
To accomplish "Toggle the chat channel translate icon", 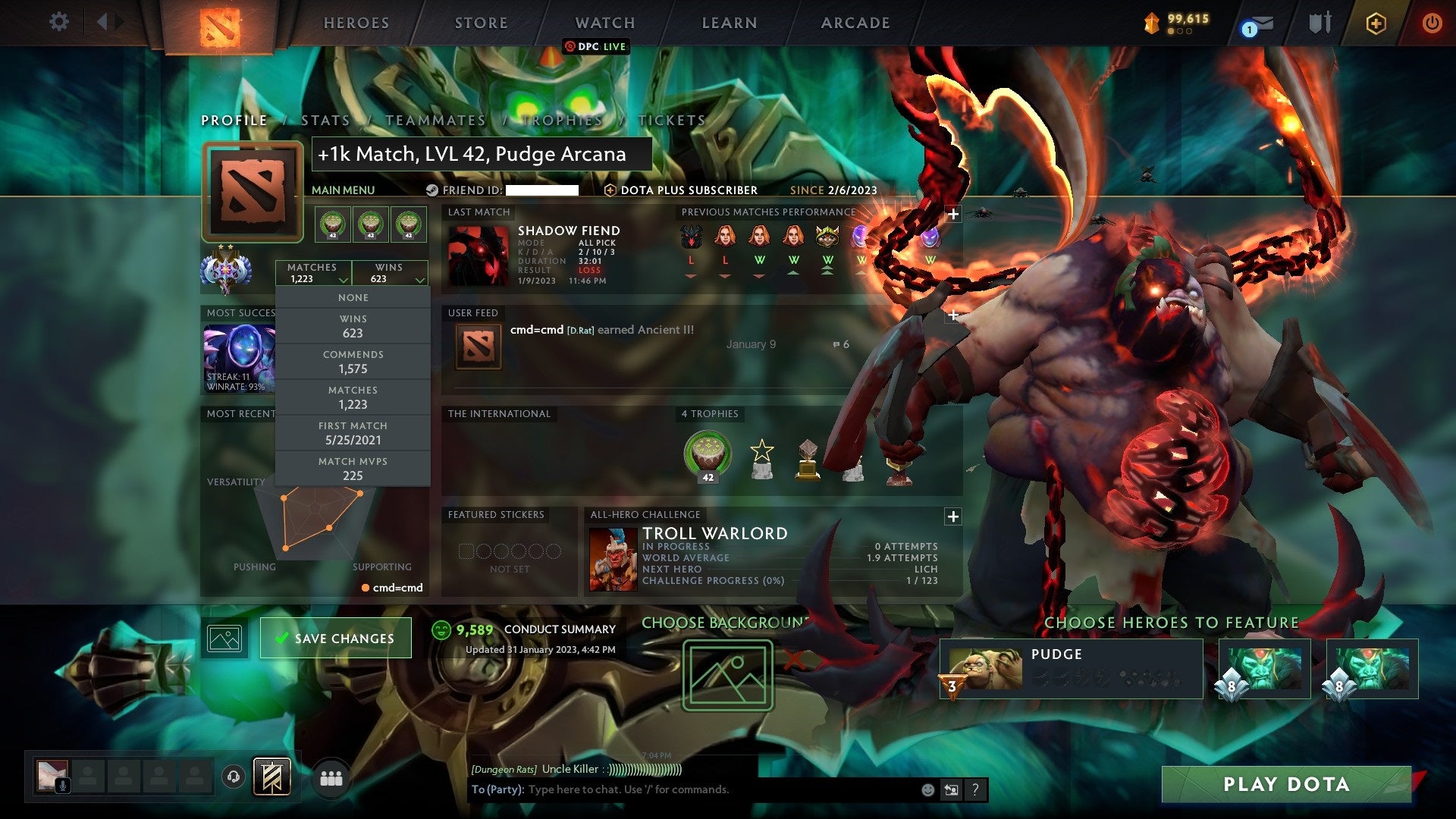I will (x=951, y=790).
